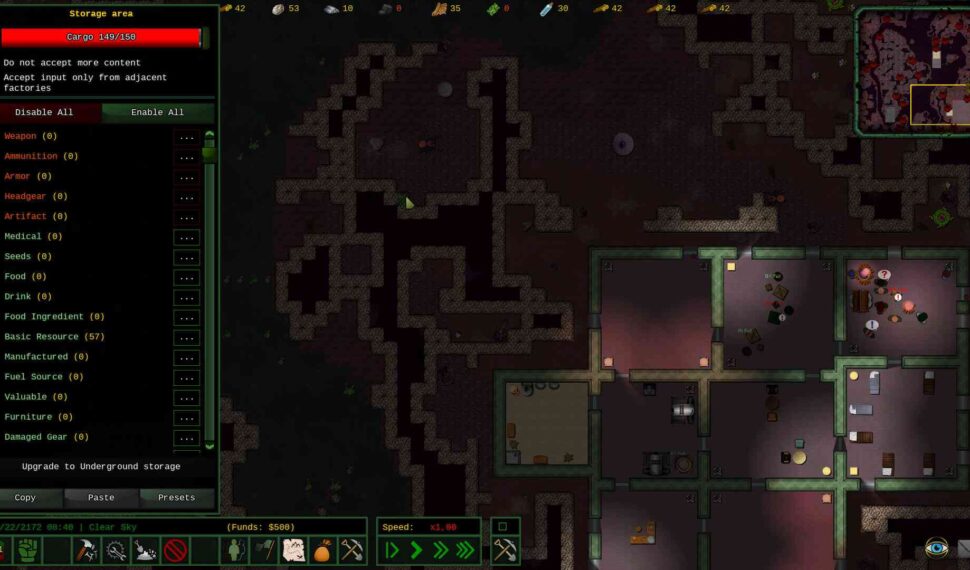Open options for the Basic Resource category
Image resolution: width=970 pixels, height=570 pixels.
186,337
